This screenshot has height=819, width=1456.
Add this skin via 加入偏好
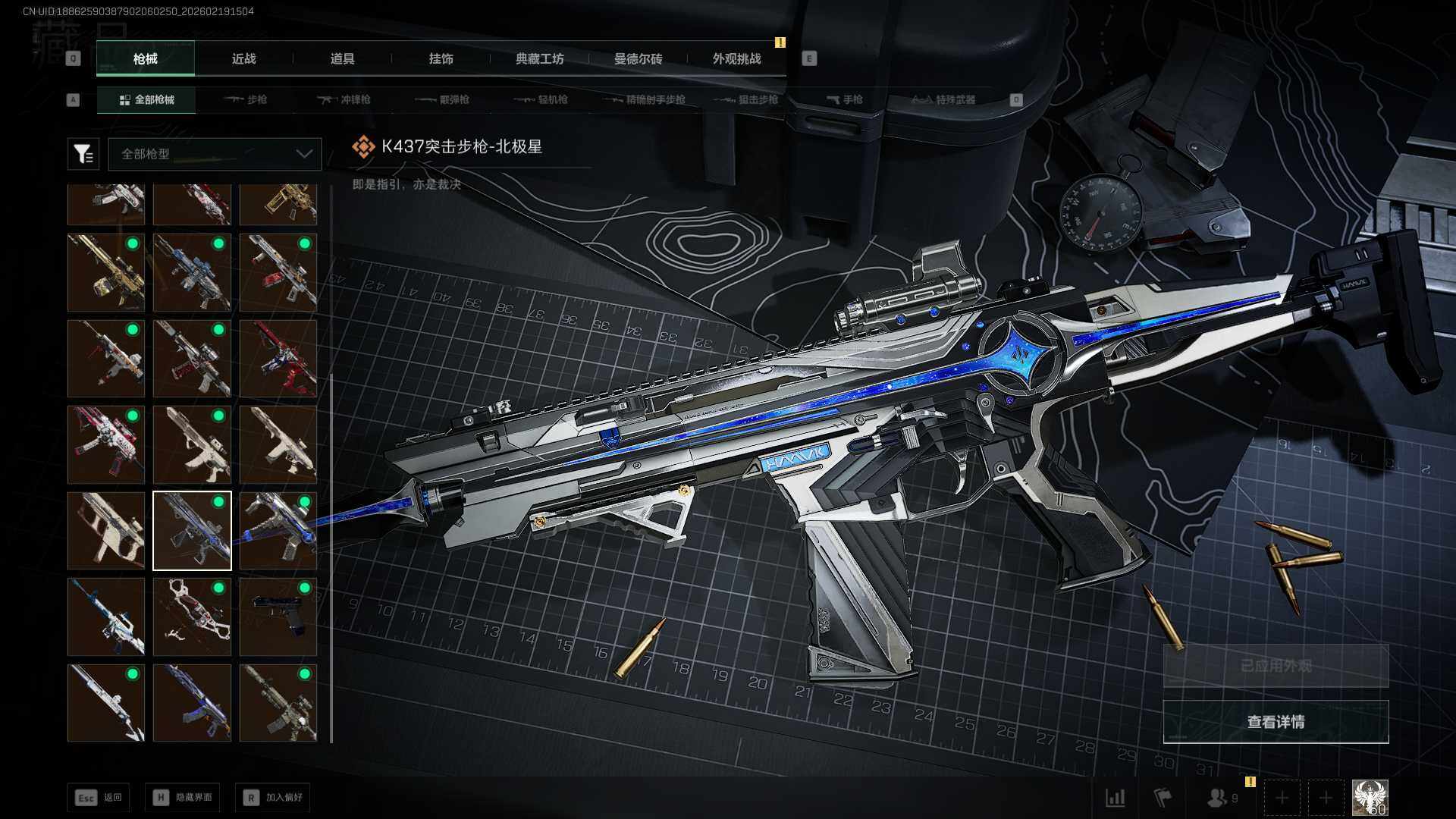(273, 797)
